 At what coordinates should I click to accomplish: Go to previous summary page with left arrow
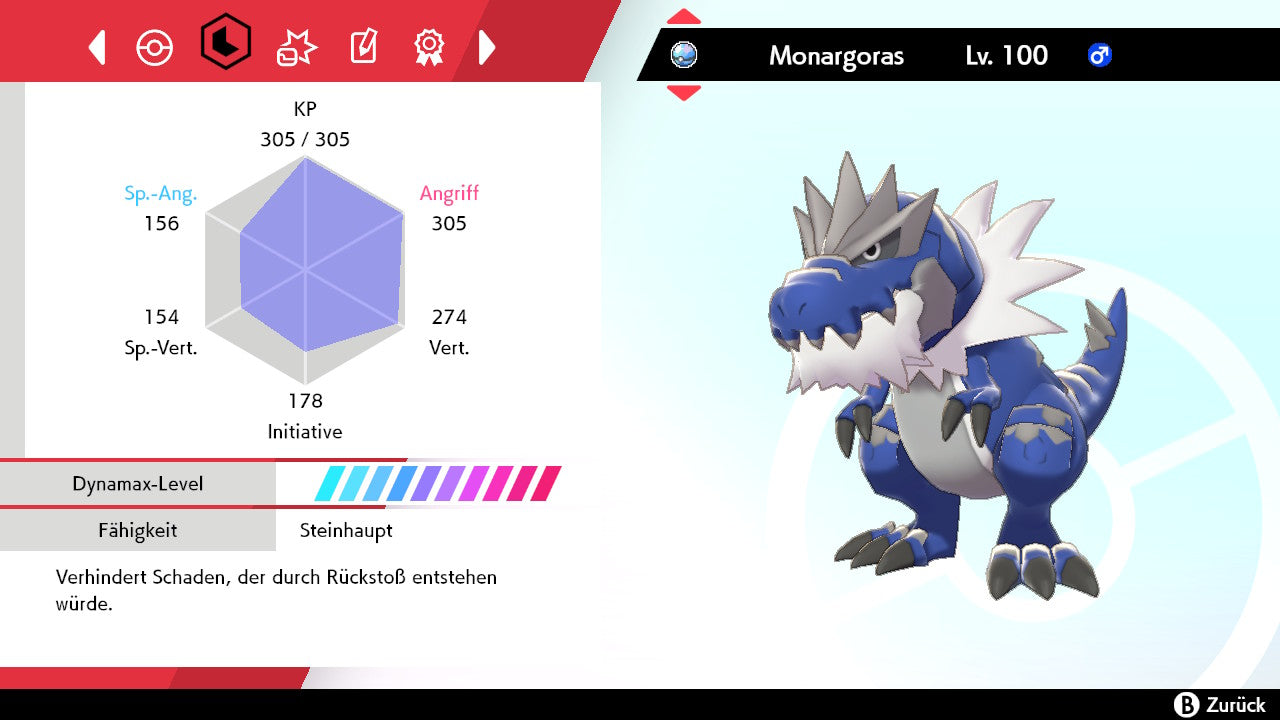[97, 47]
